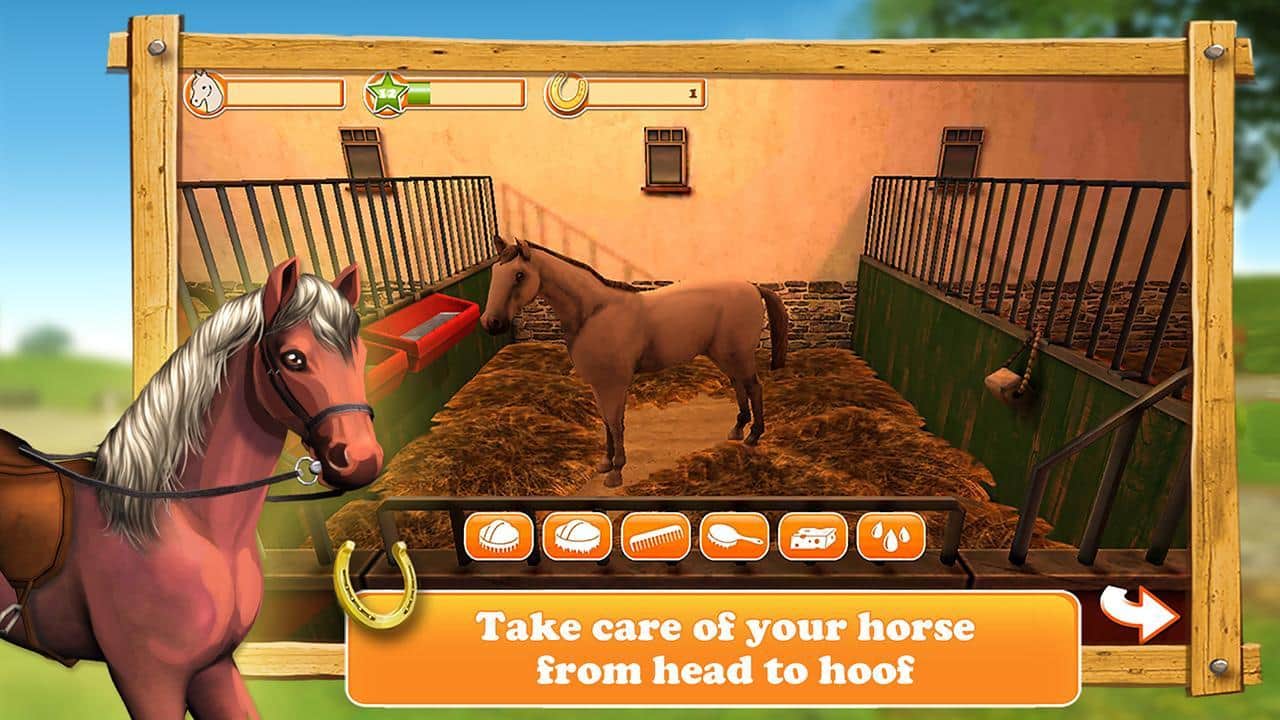1280x720 pixels.
Task: Click the next arrow to continue
Action: (1142, 611)
